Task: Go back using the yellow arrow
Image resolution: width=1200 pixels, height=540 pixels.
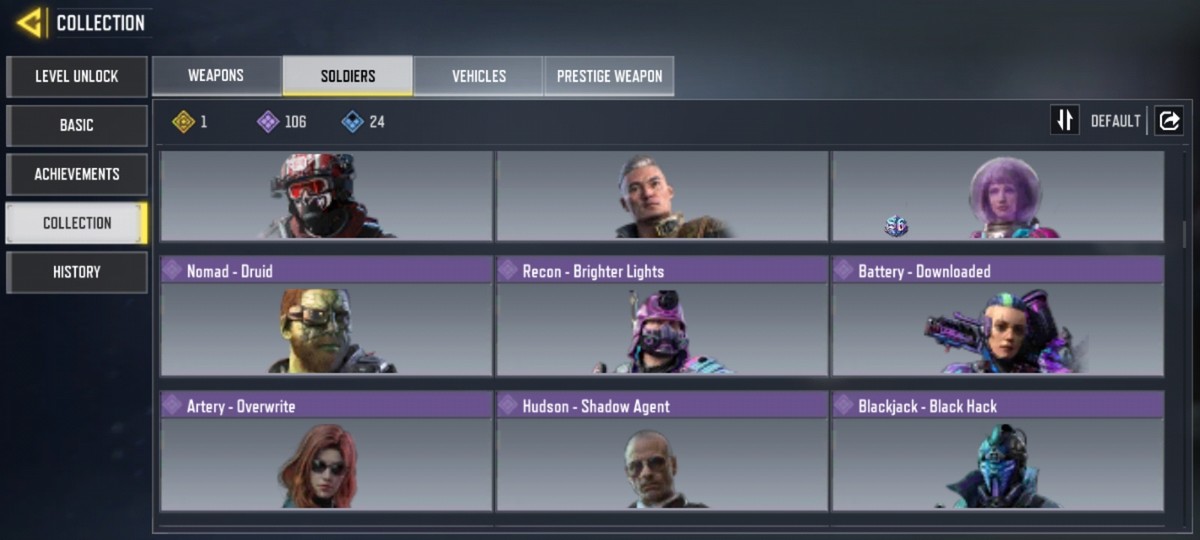Action: point(30,22)
